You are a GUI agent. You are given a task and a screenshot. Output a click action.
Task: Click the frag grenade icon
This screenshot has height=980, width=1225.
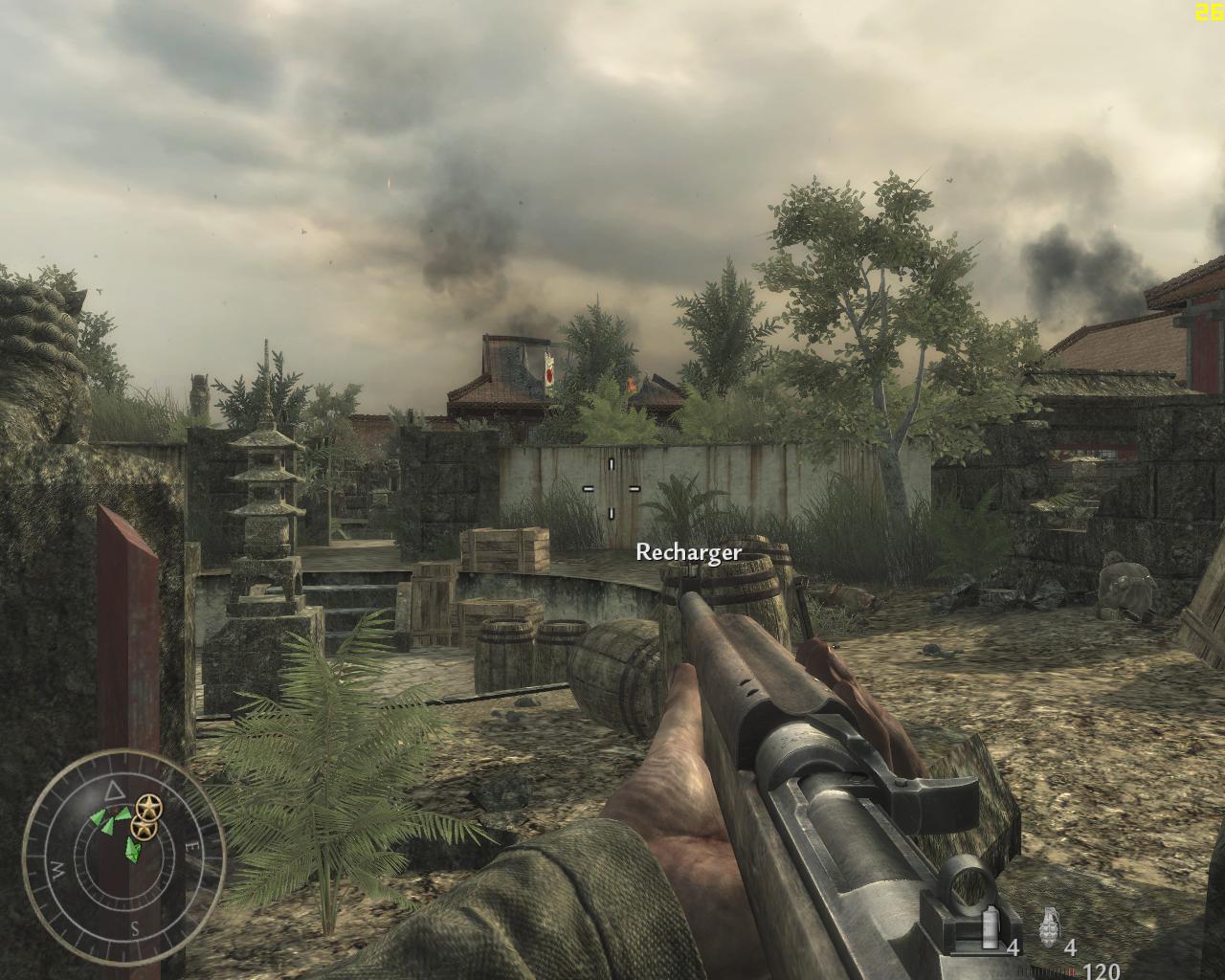[1049, 927]
